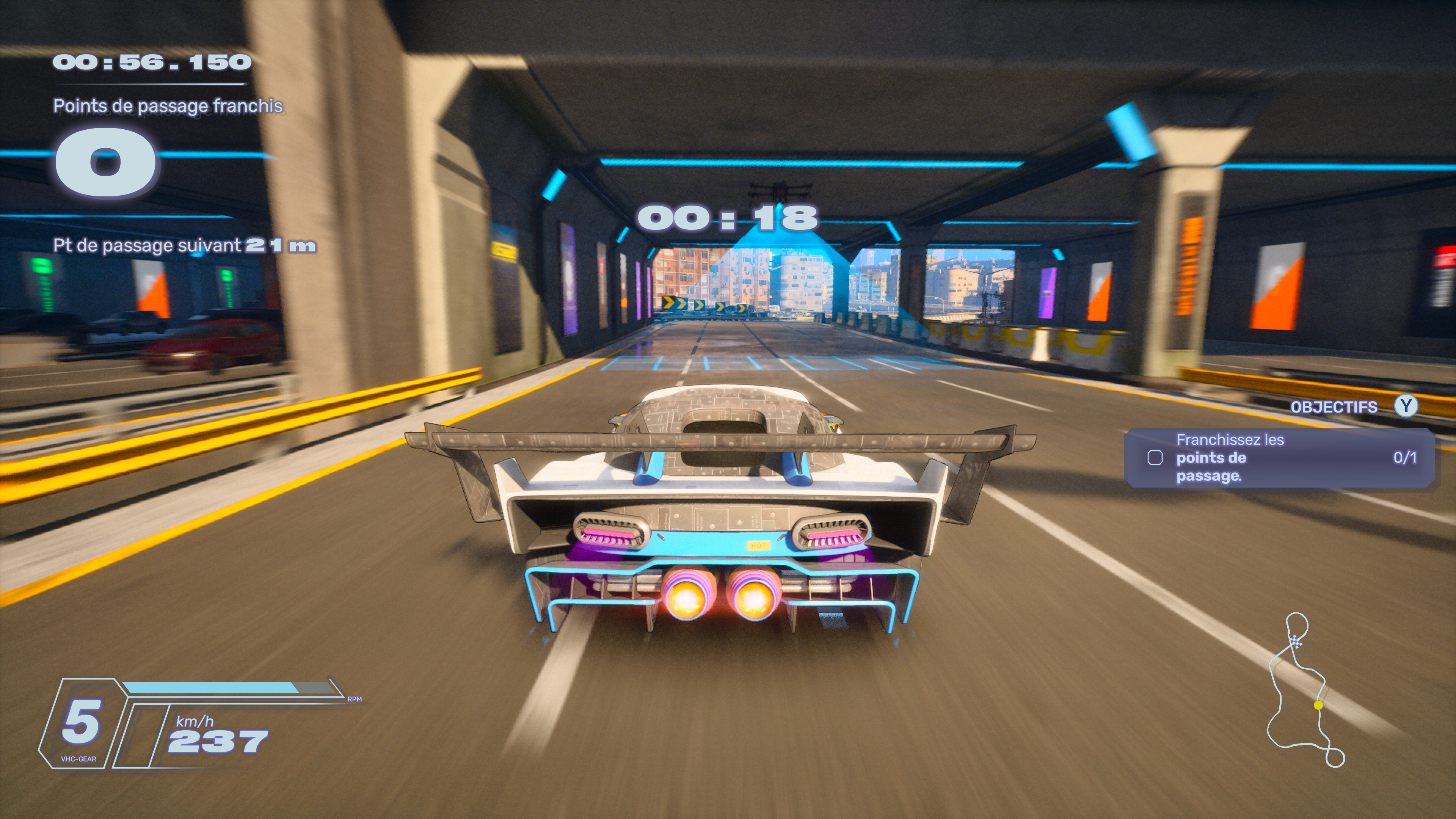Expand the OBJECTIFS panel header

(1334, 407)
